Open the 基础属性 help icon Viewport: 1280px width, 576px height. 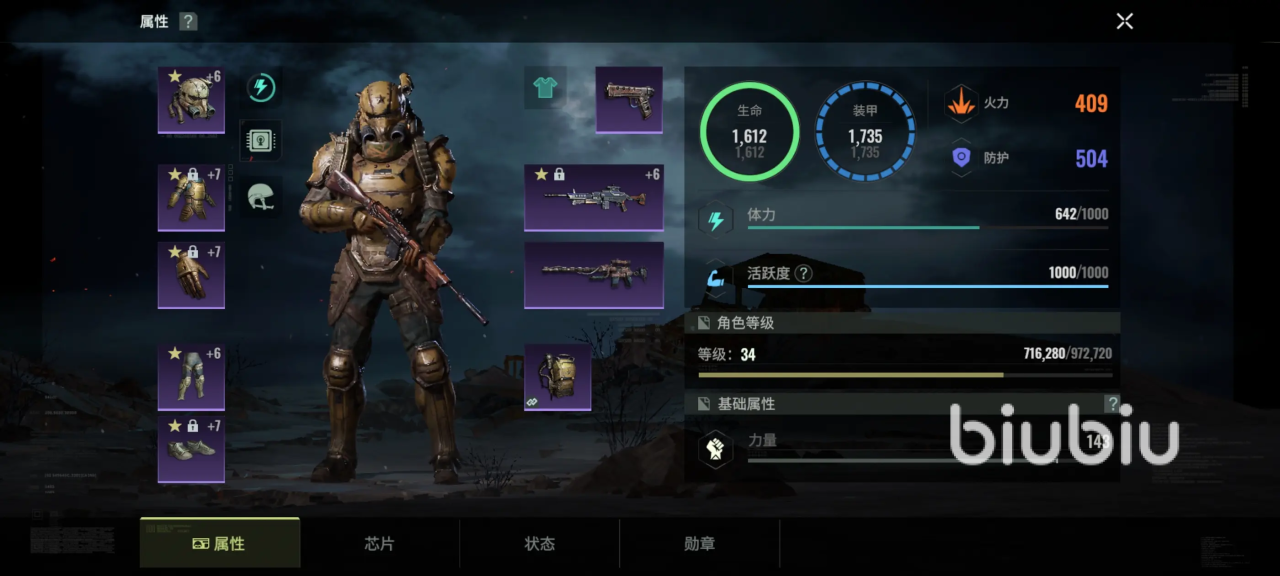click(x=1111, y=404)
